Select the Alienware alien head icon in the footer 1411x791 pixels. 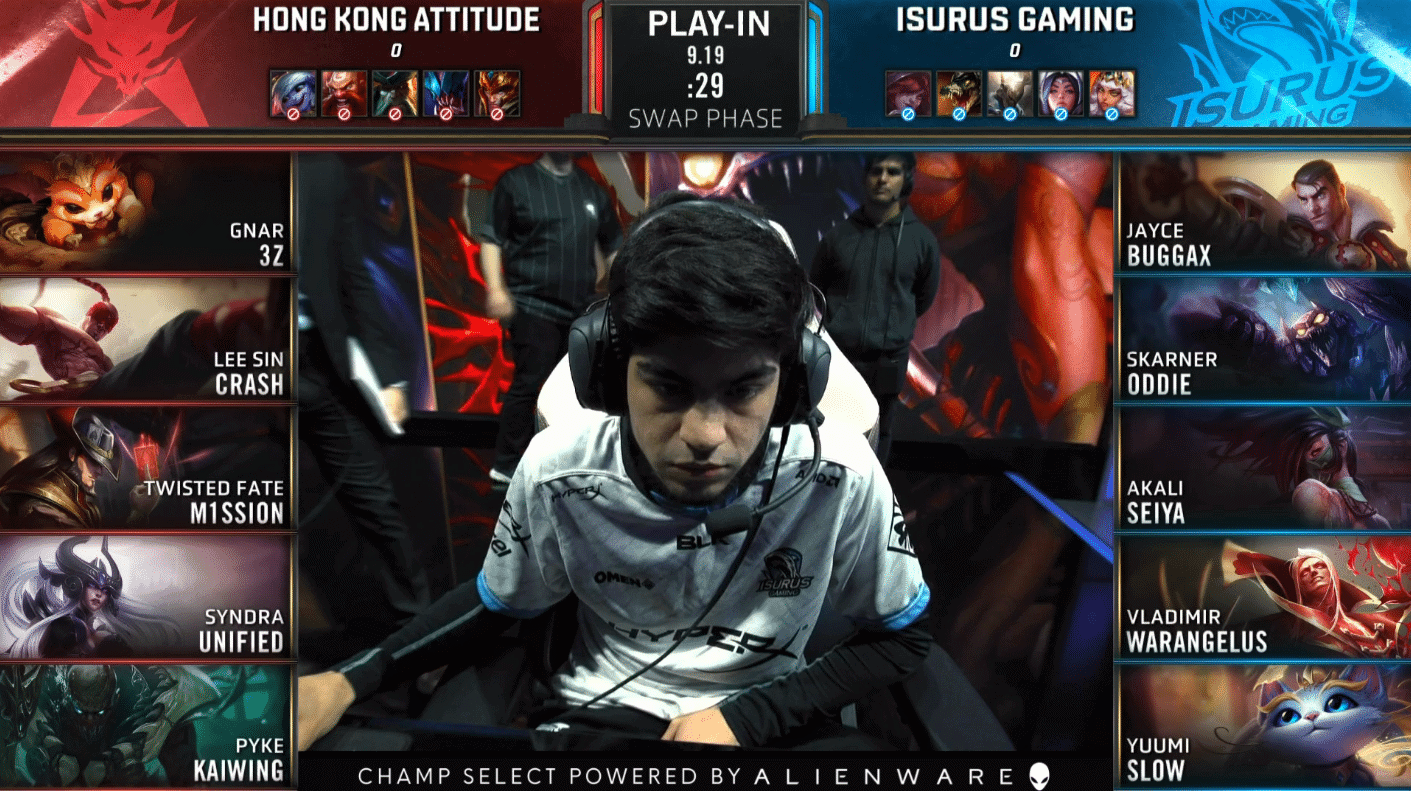(1041, 773)
